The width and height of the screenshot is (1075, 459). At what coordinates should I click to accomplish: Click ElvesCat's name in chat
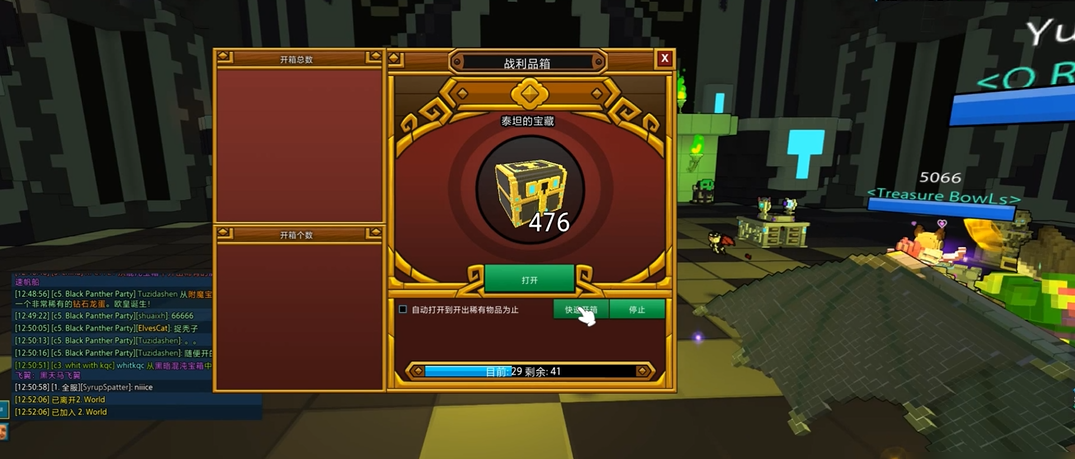[153, 328]
